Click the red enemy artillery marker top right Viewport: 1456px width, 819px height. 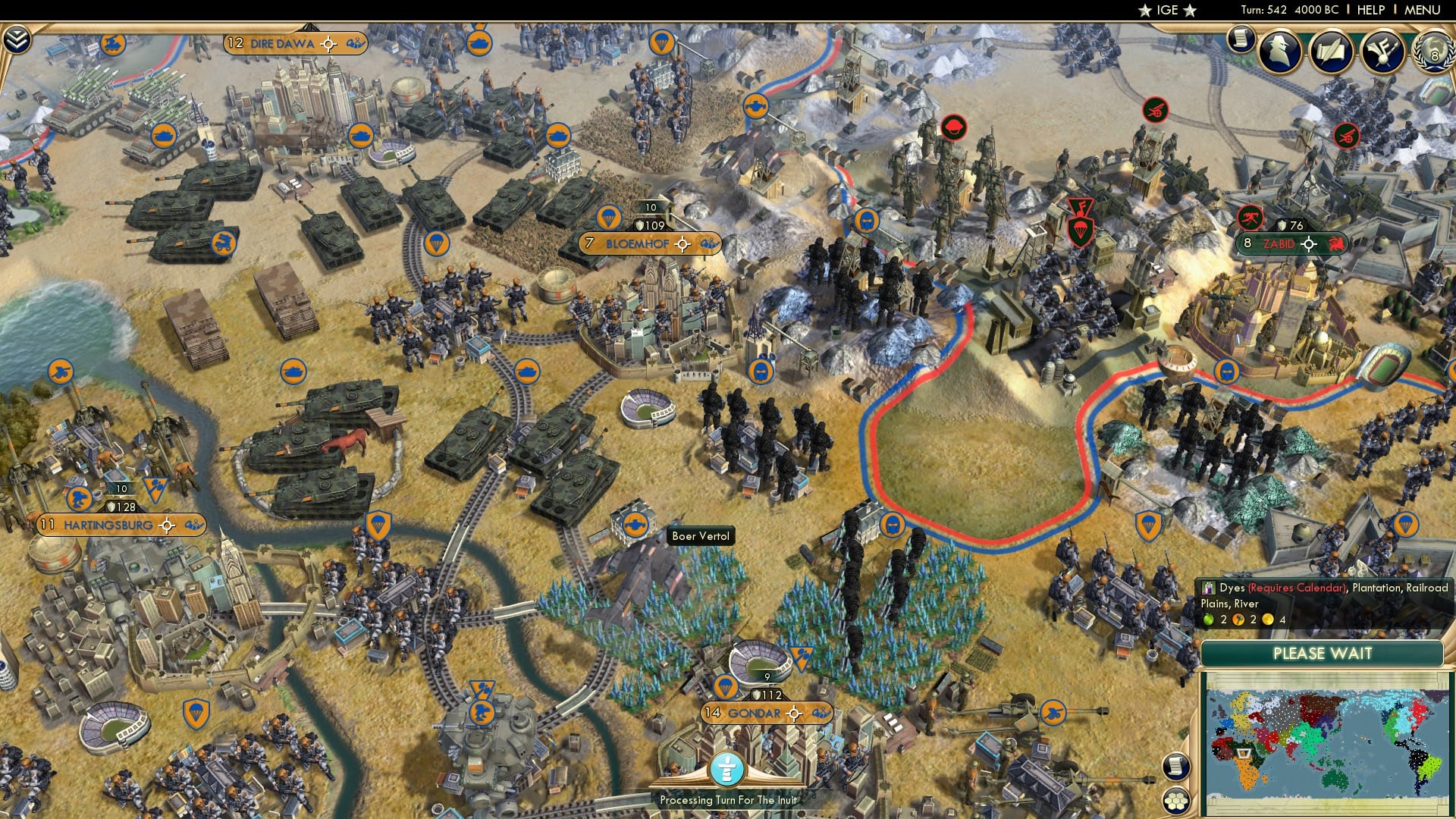click(x=1157, y=111)
